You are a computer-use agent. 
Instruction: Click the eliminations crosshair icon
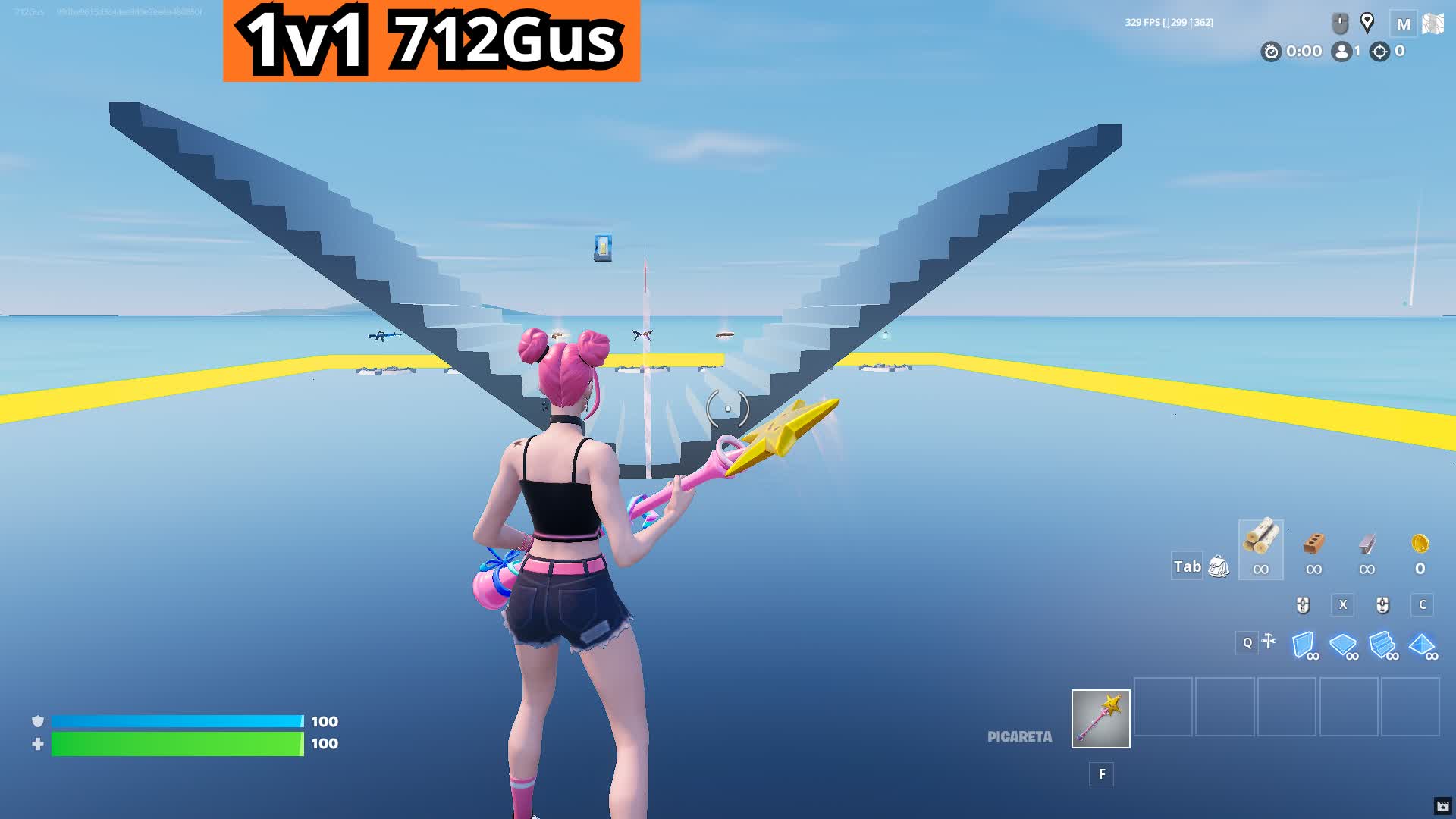click(x=1378, y=52)
